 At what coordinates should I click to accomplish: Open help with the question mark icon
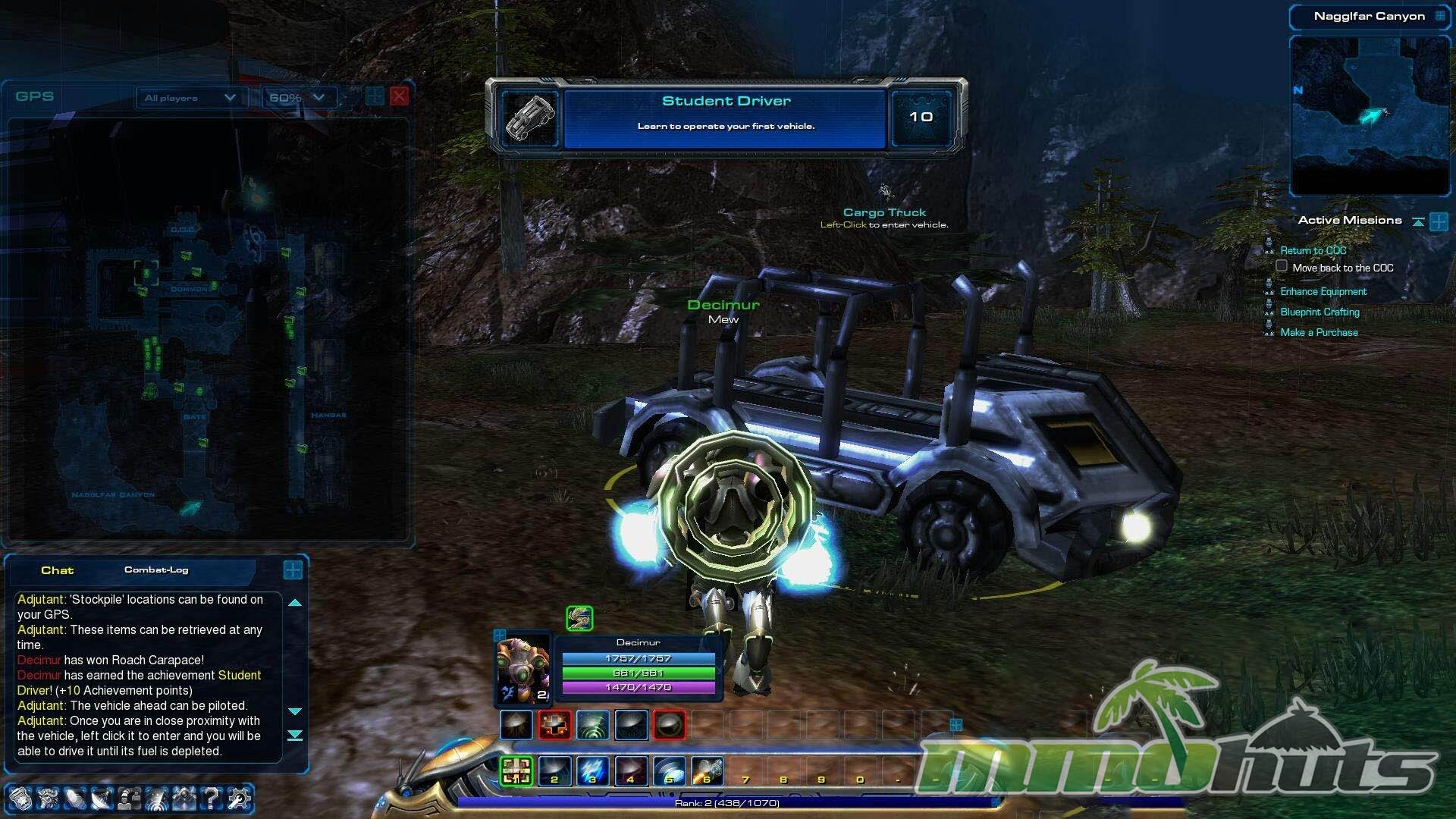212,799
